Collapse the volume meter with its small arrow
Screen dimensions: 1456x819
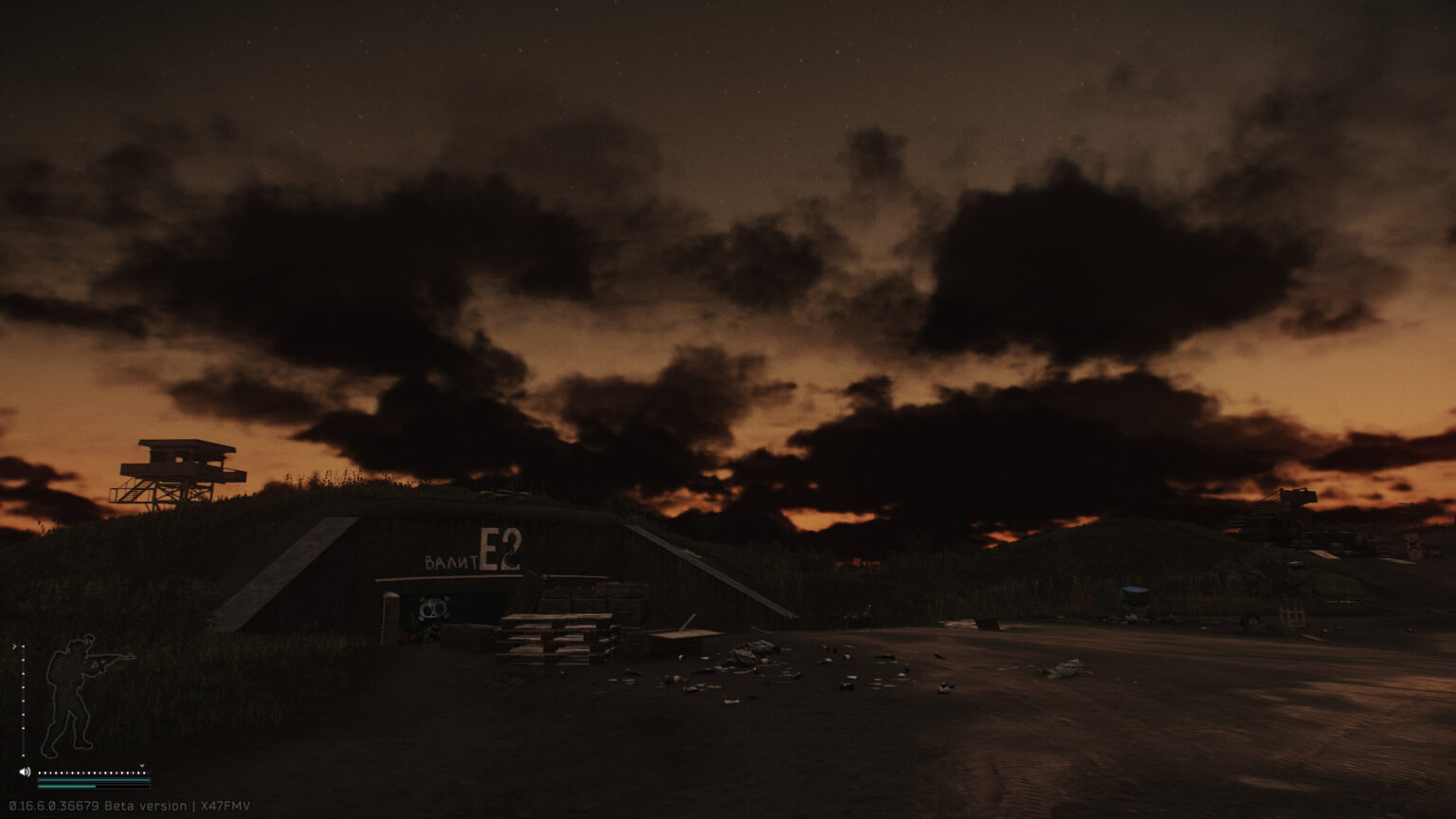tap(141, 764)
